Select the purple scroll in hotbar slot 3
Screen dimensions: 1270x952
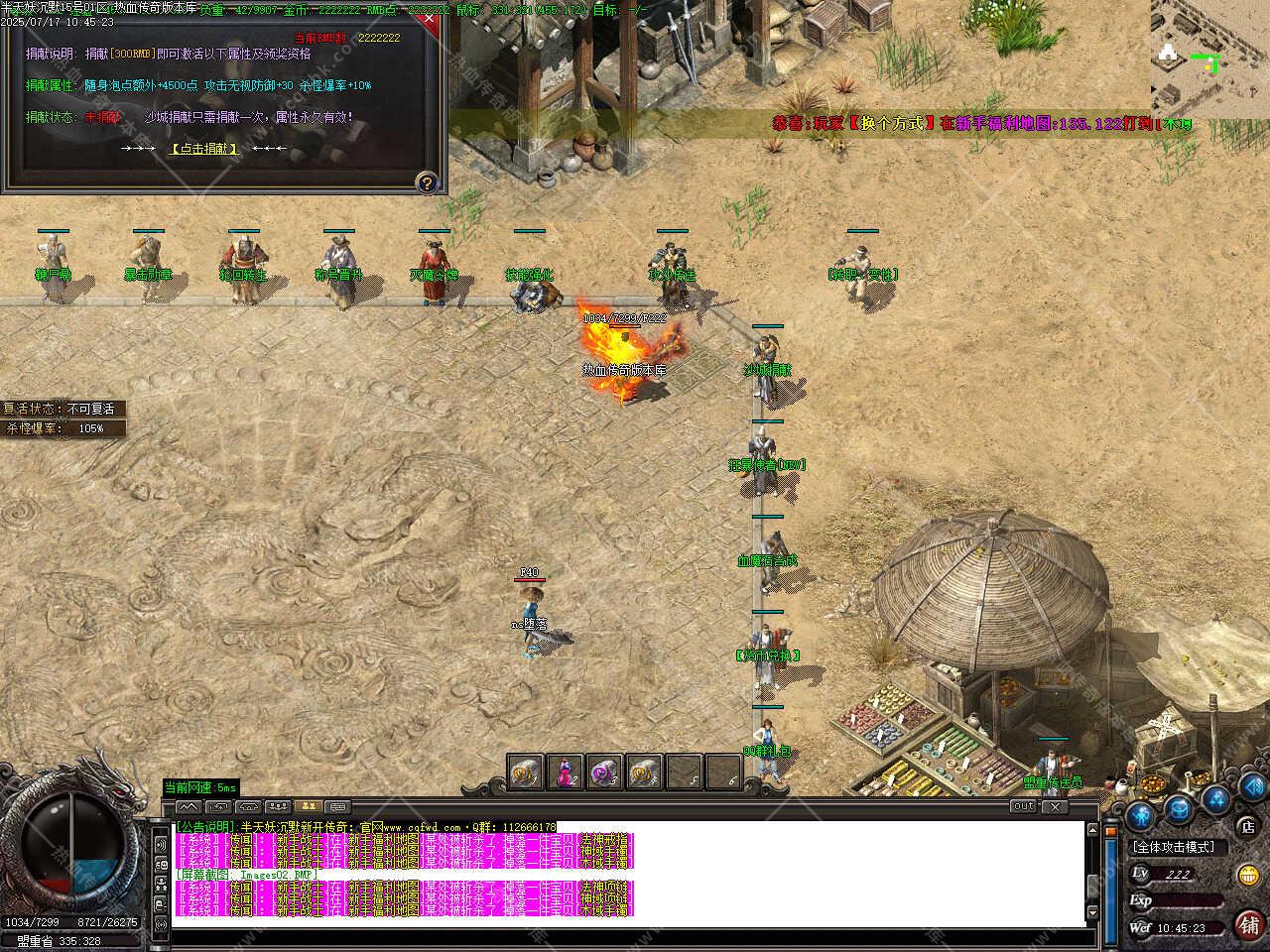click(605, 772)
